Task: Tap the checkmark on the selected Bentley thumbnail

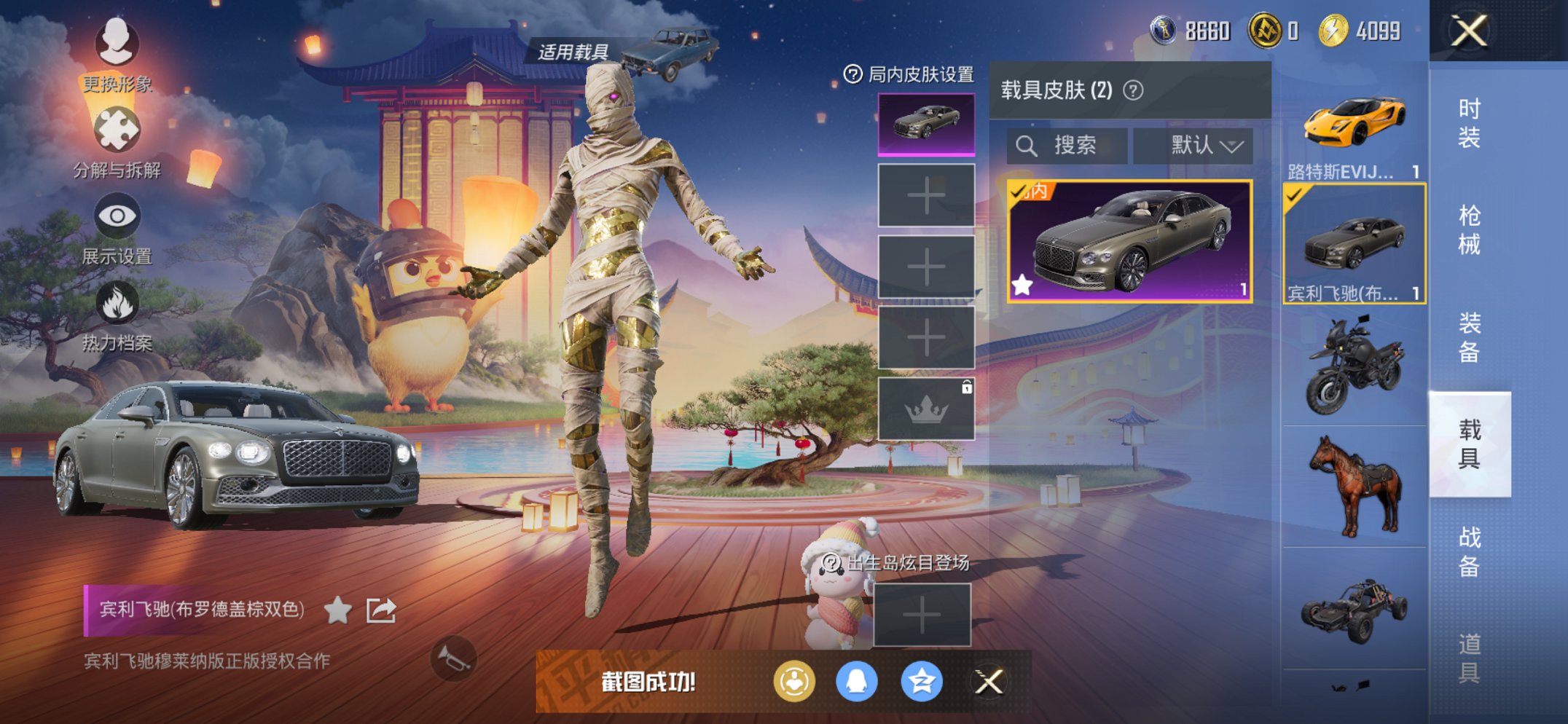Action: 1292,195
